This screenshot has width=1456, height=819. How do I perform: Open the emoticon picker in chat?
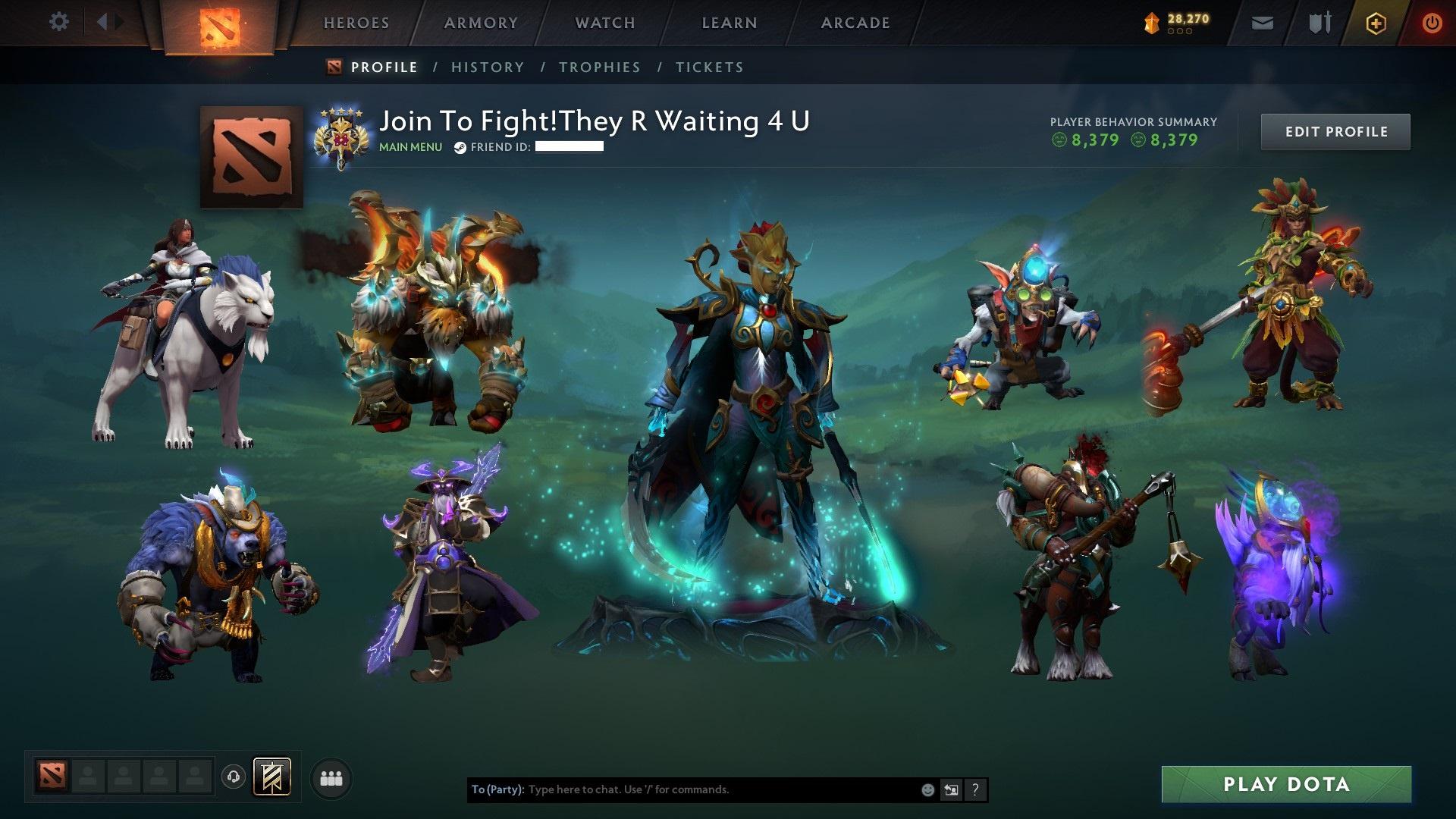(927, 789)
